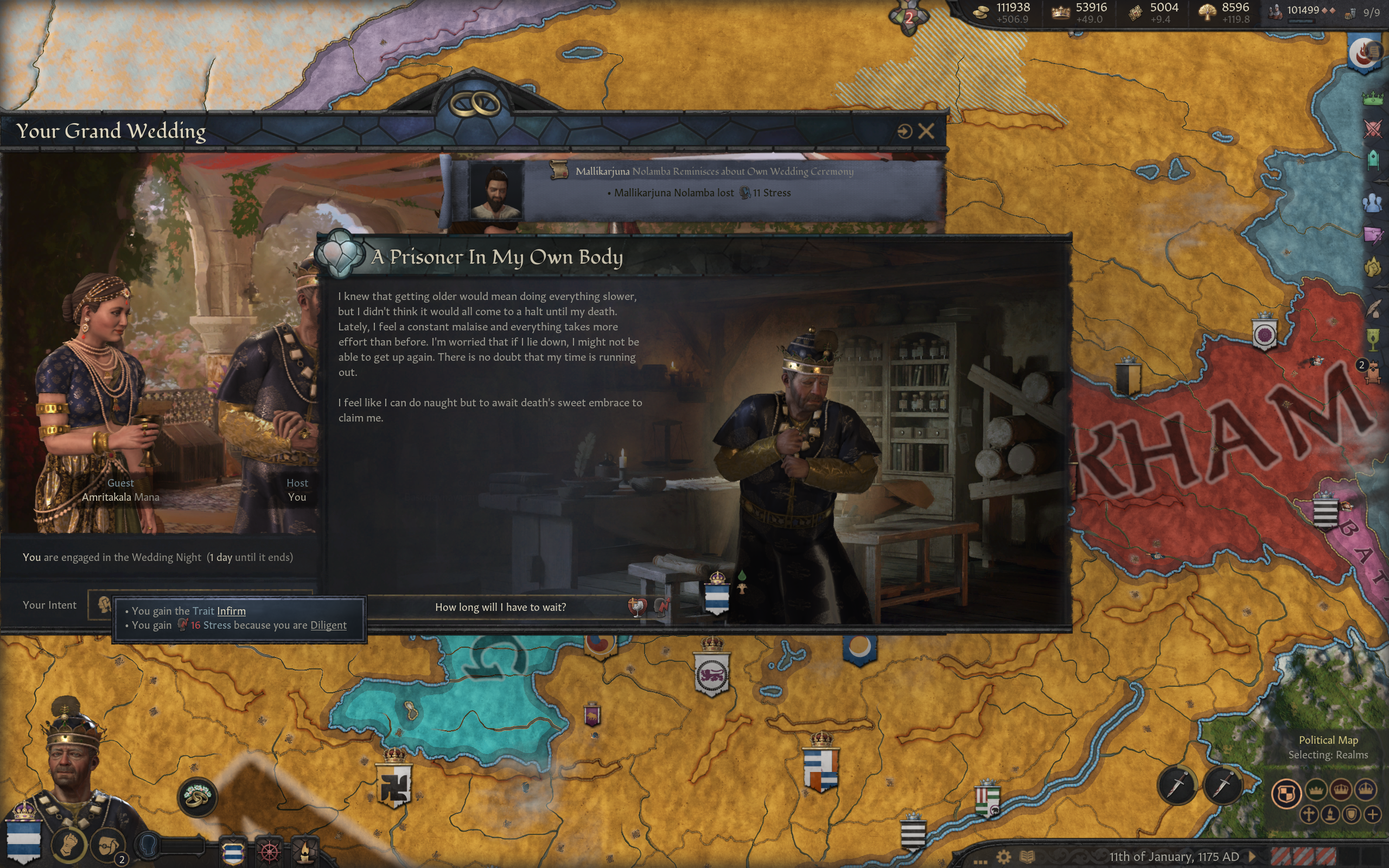Viewport: 1389px width, 868px height.
Task: Resume game with the play arrow
Action: (x=1252, y=857)
